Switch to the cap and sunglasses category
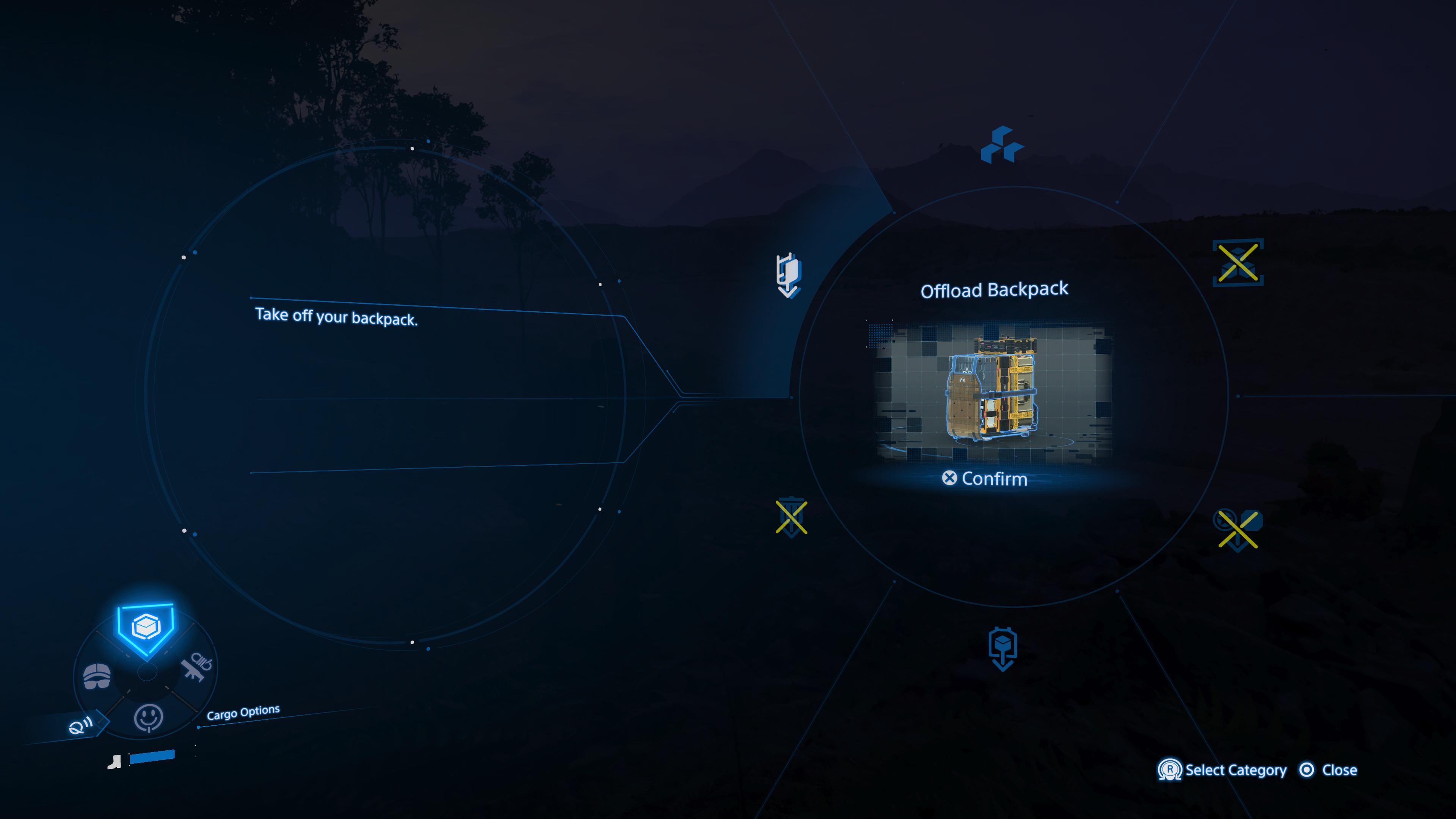Image resolution: width=1456 pixels, height=819 pixels. tap(97, 676)
